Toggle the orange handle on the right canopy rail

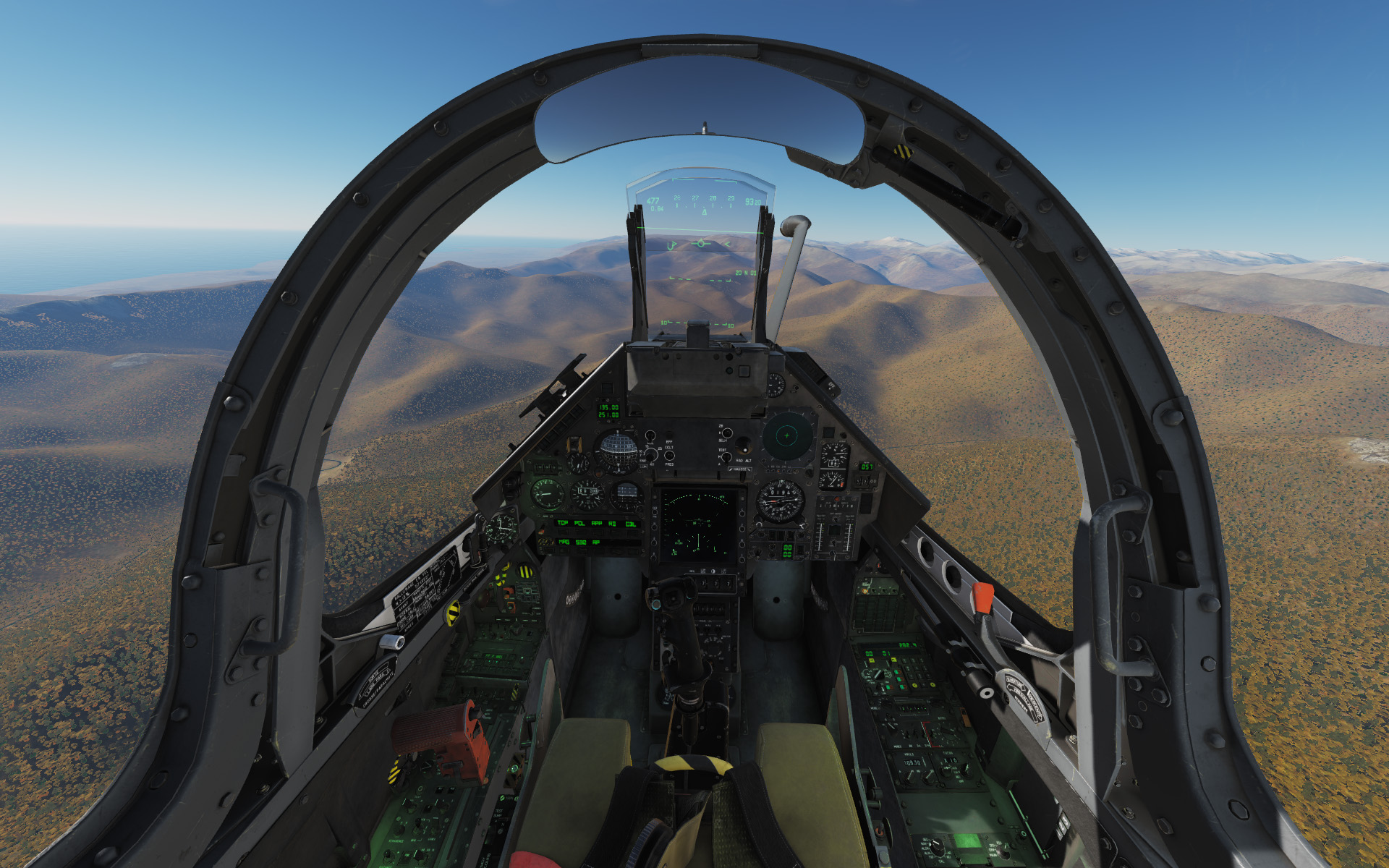(x=982, y=597)
